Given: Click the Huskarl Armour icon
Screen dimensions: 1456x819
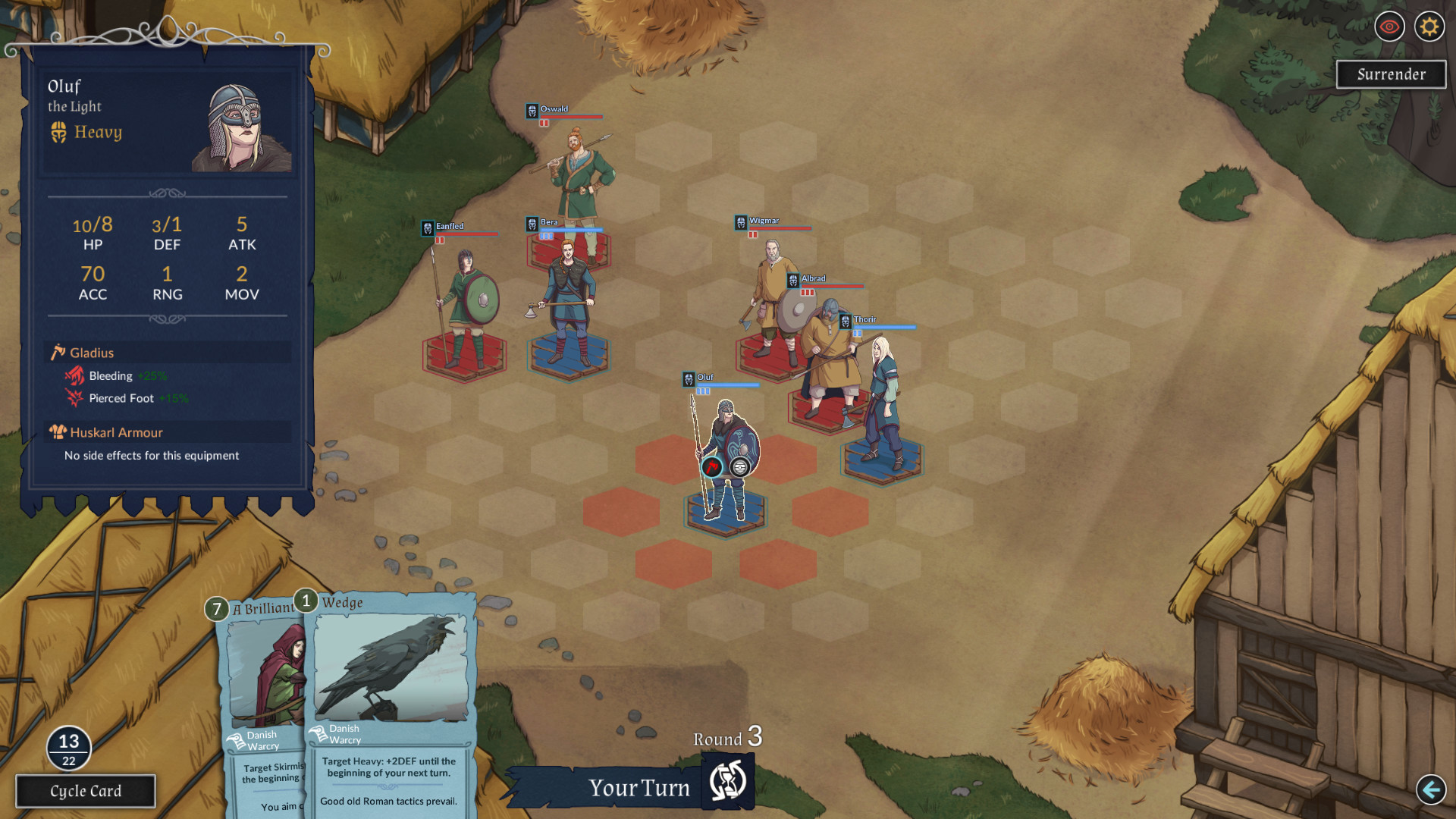Looking at the screenshot, I should coord(58,431).
